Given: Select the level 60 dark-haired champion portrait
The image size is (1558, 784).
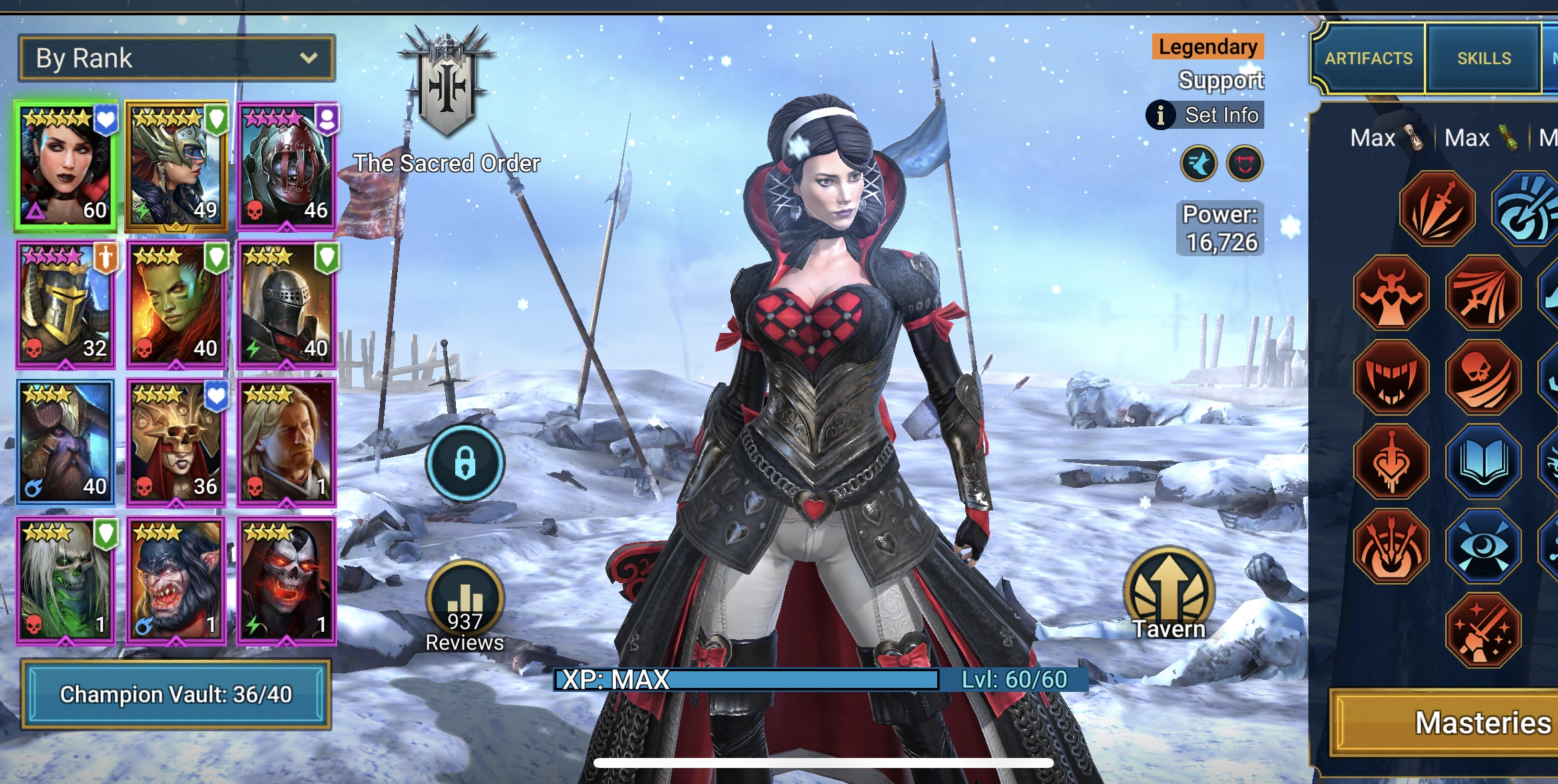Looking at the screenshot, I should (x=65, y=167).
